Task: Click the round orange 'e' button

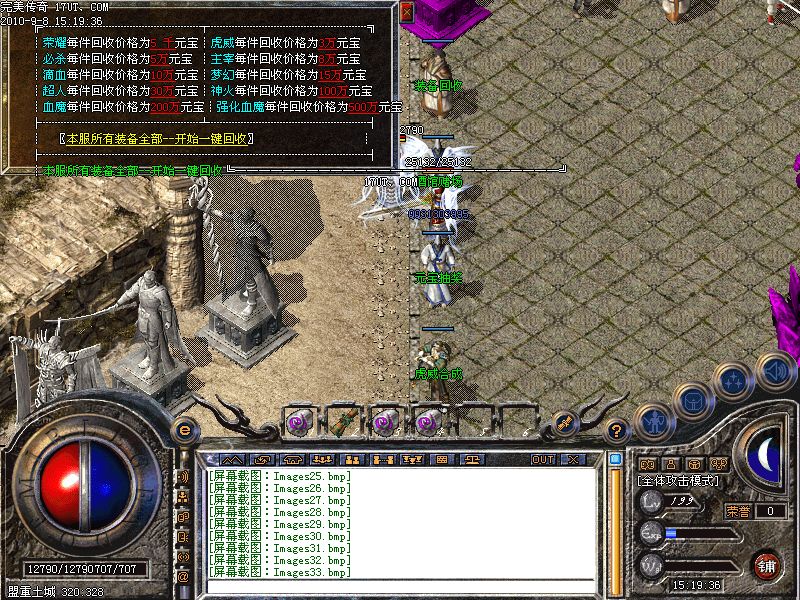Action: (184, 429)
